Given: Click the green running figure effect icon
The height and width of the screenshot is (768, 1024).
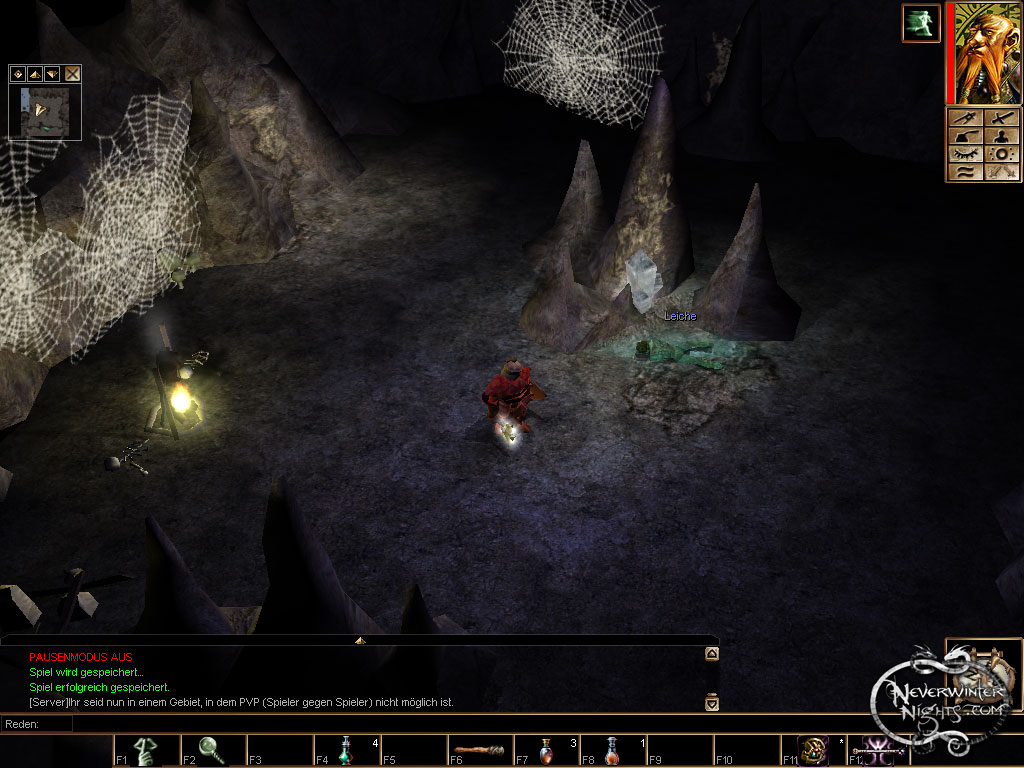Looking at the screenshot, I should tap(920, 23).
